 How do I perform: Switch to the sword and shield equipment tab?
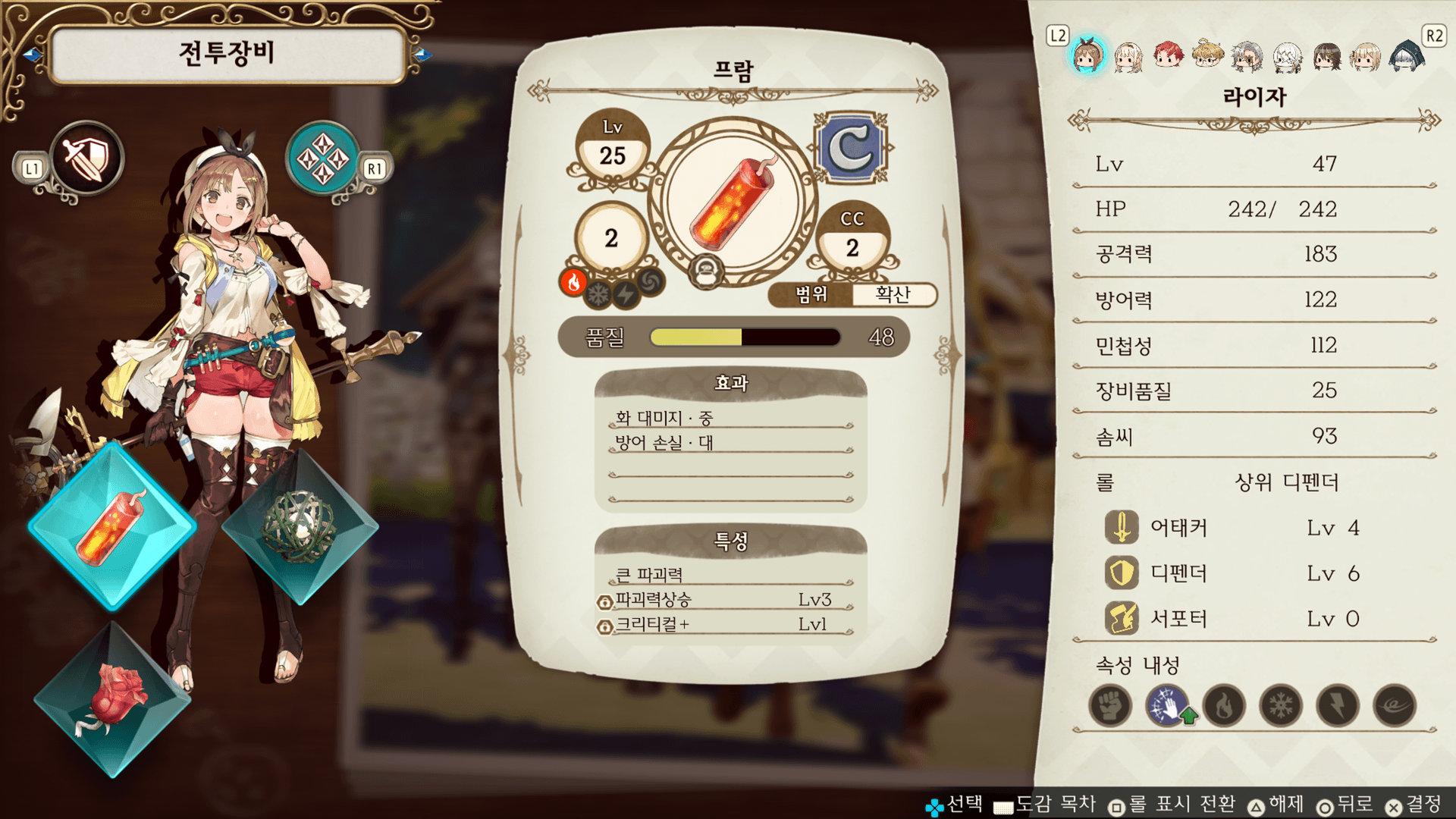(x=86, y=159)
